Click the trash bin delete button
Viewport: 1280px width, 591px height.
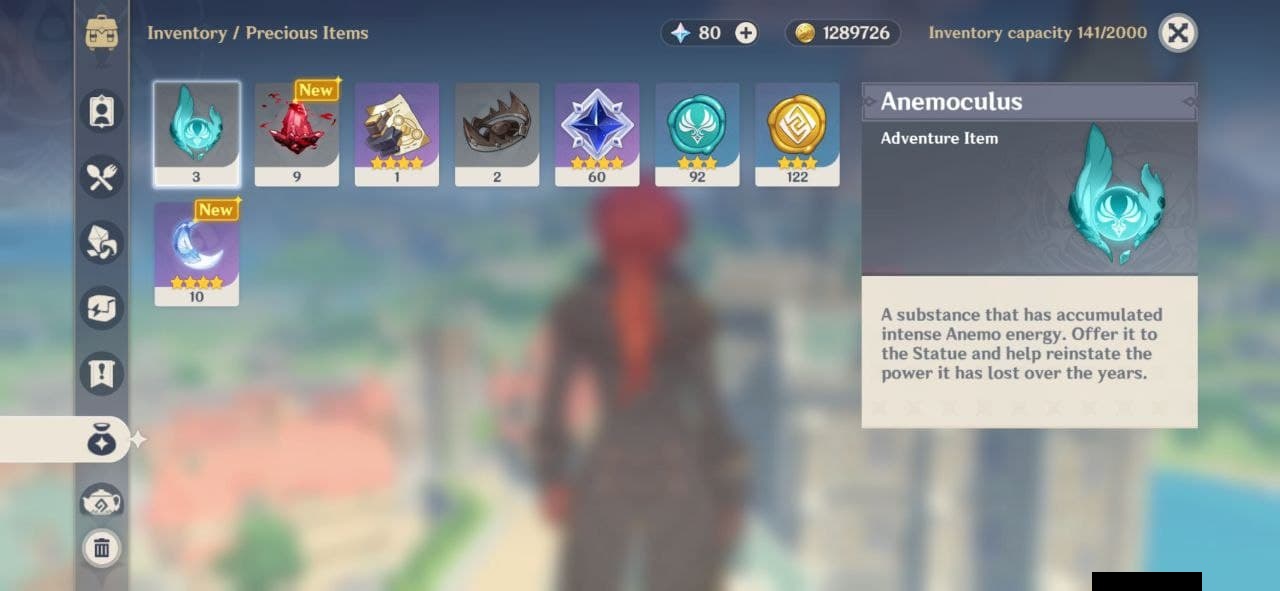click(101, 548)
